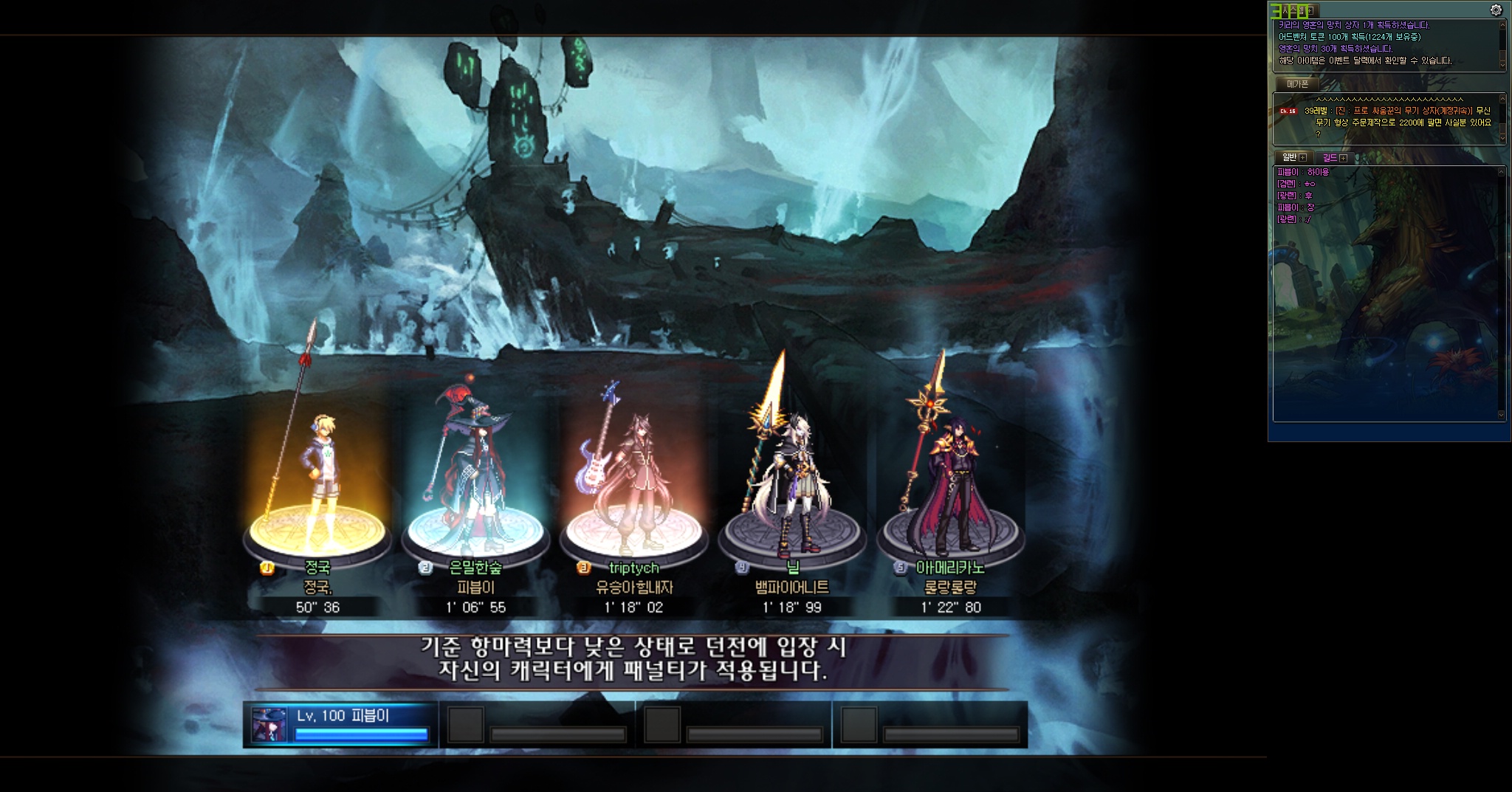Choose the second-place 은밀한숲 ranking entry
This screenshot has height=792, width=1512.
coord(475,568)
